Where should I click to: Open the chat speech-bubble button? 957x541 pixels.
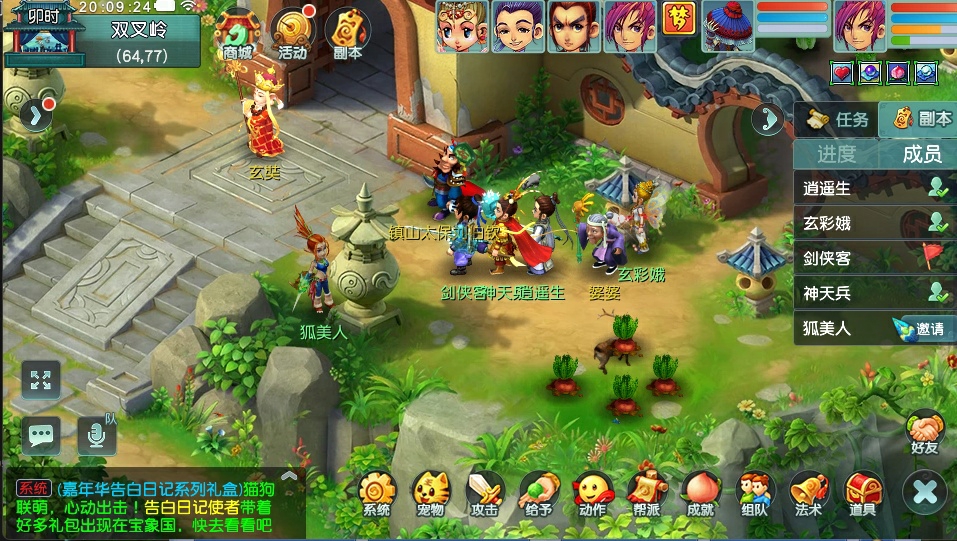pyautogui.click(x=41, y=434)
